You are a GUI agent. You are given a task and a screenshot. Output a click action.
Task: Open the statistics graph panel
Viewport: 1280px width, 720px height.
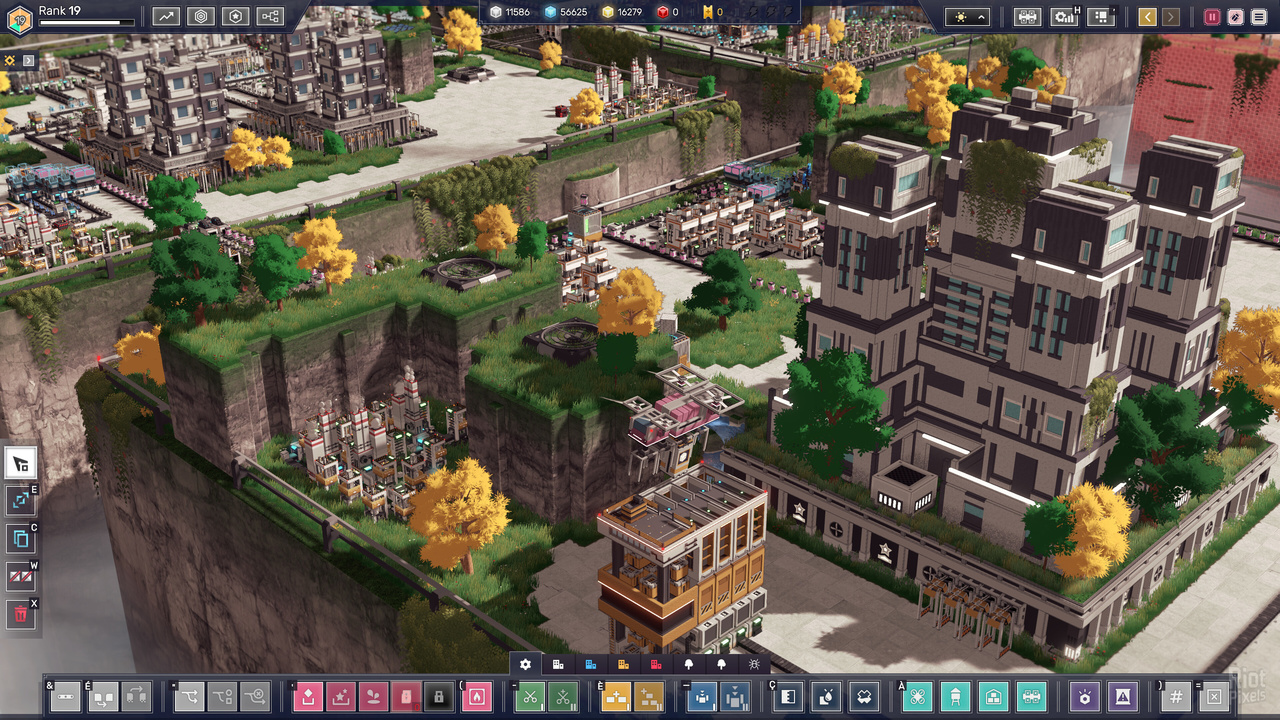tap(167, 16)
